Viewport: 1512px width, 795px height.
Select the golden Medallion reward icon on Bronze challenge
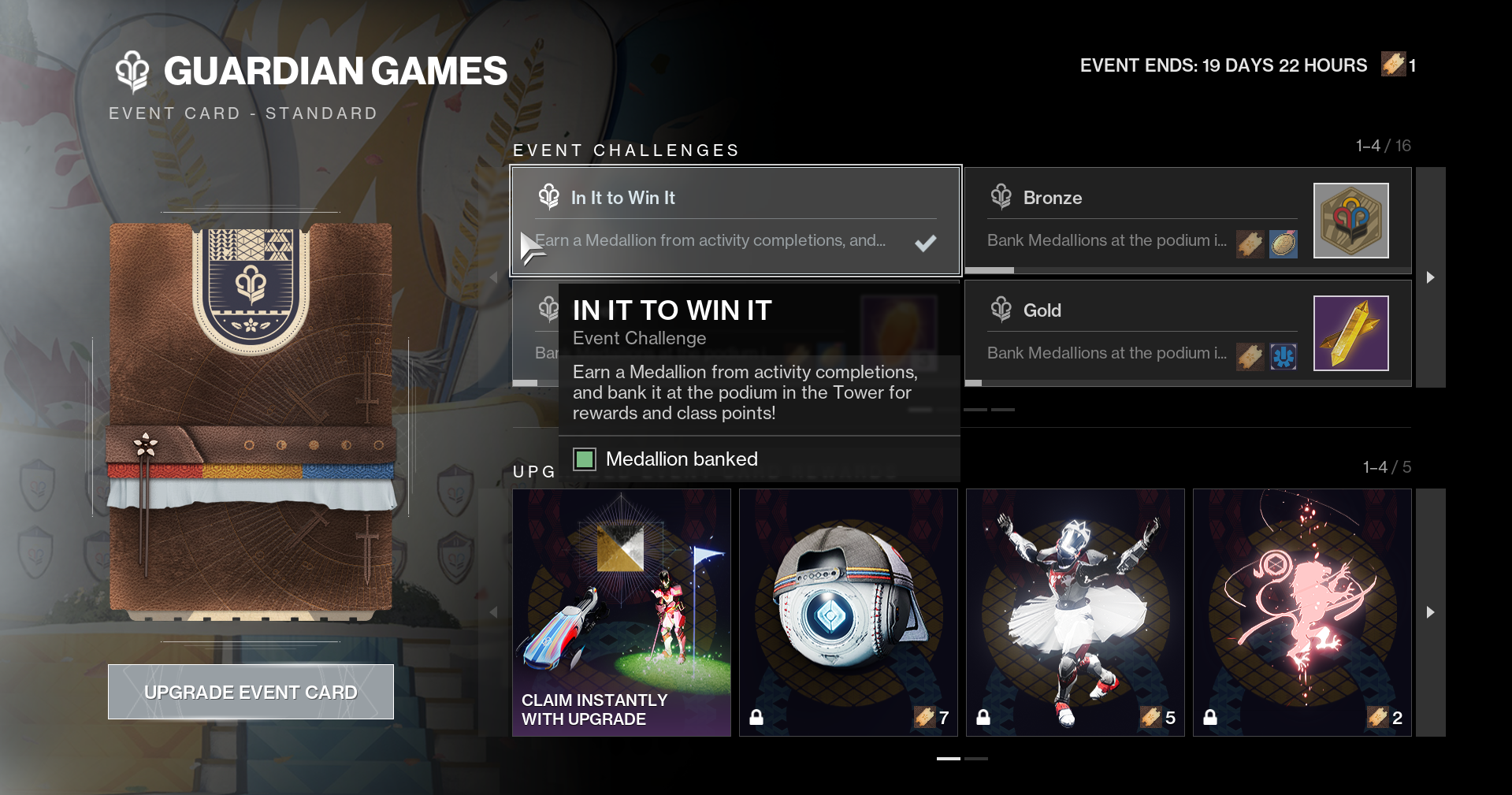click(1282, 244)
